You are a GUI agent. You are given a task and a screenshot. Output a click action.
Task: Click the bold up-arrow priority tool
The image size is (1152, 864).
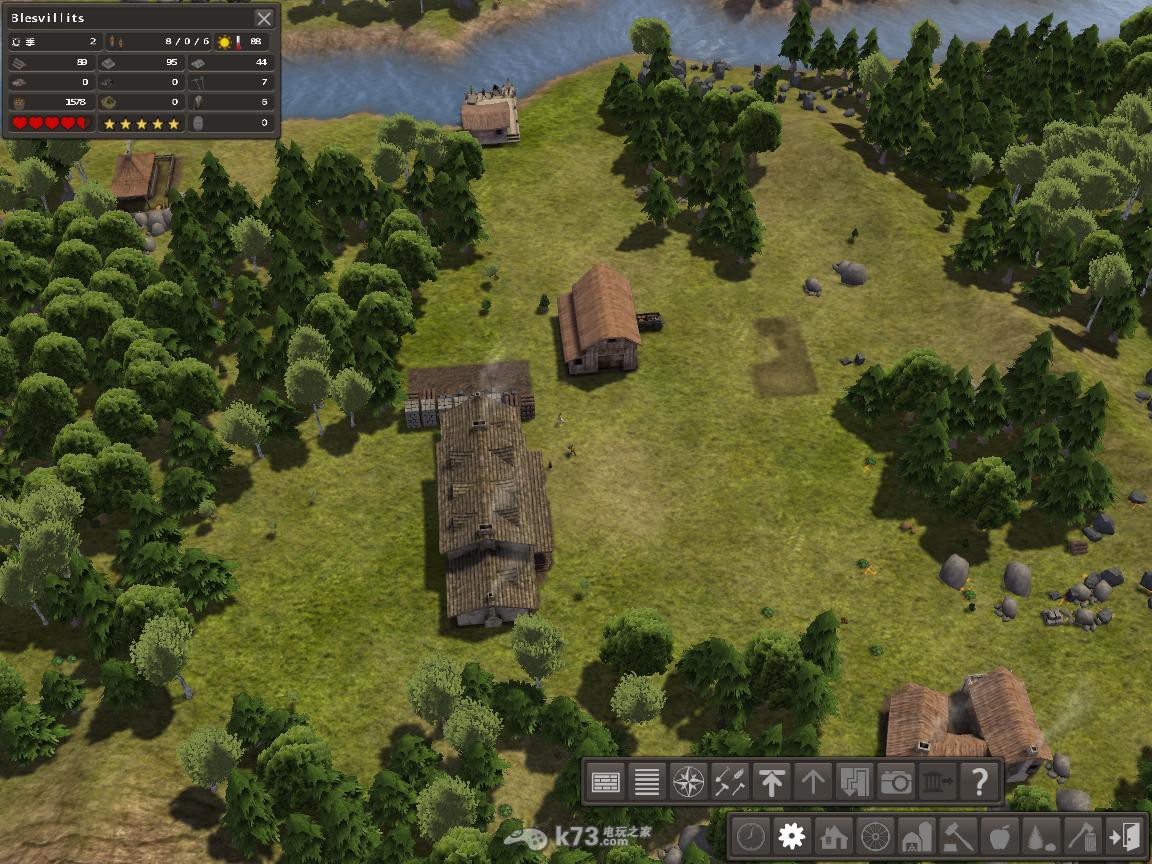(x=771, y=782)
